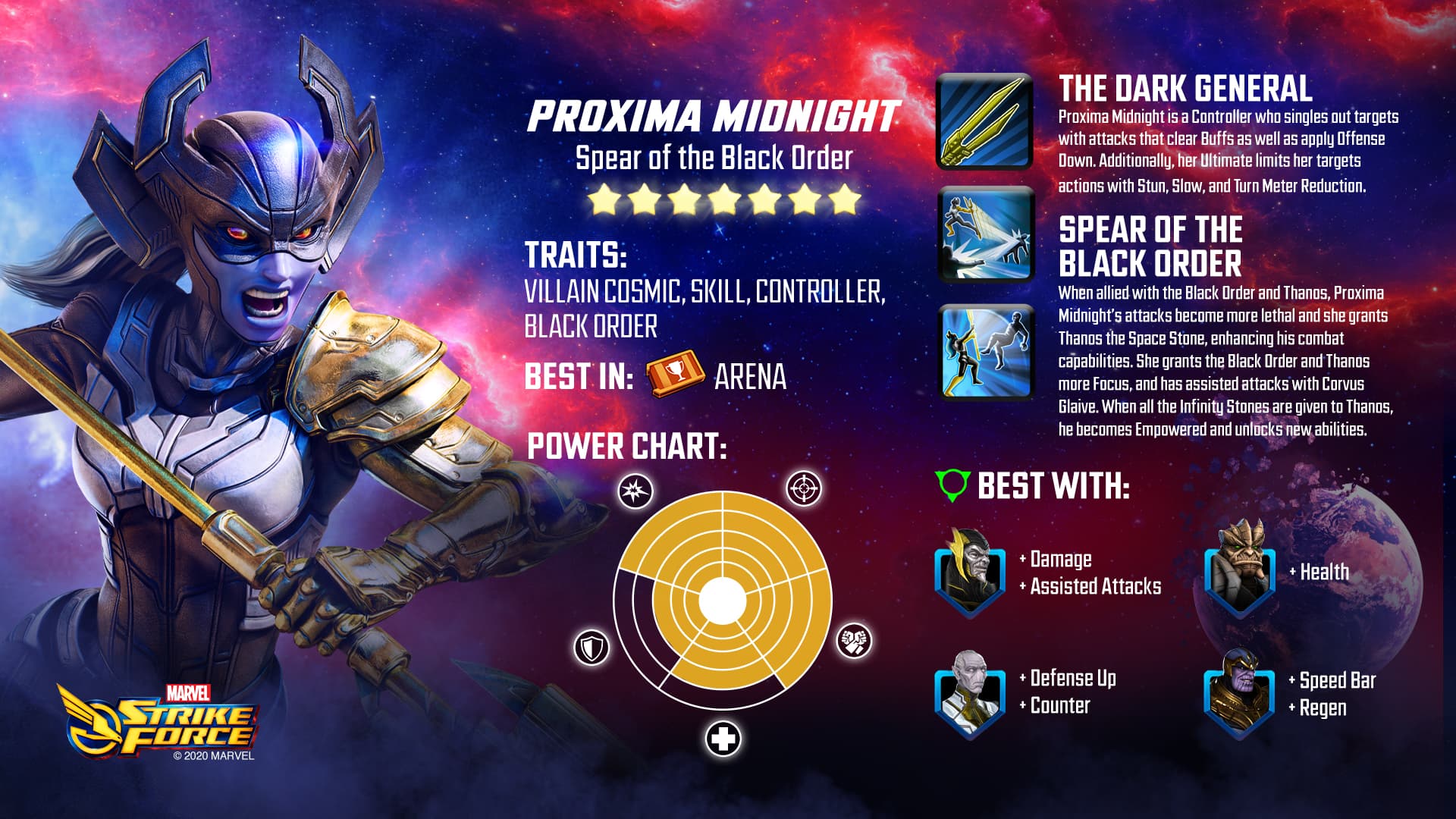Screen dimensions: 1456x819
Task: Click the fist stat icon on power chart
Action: pos(854,641)
